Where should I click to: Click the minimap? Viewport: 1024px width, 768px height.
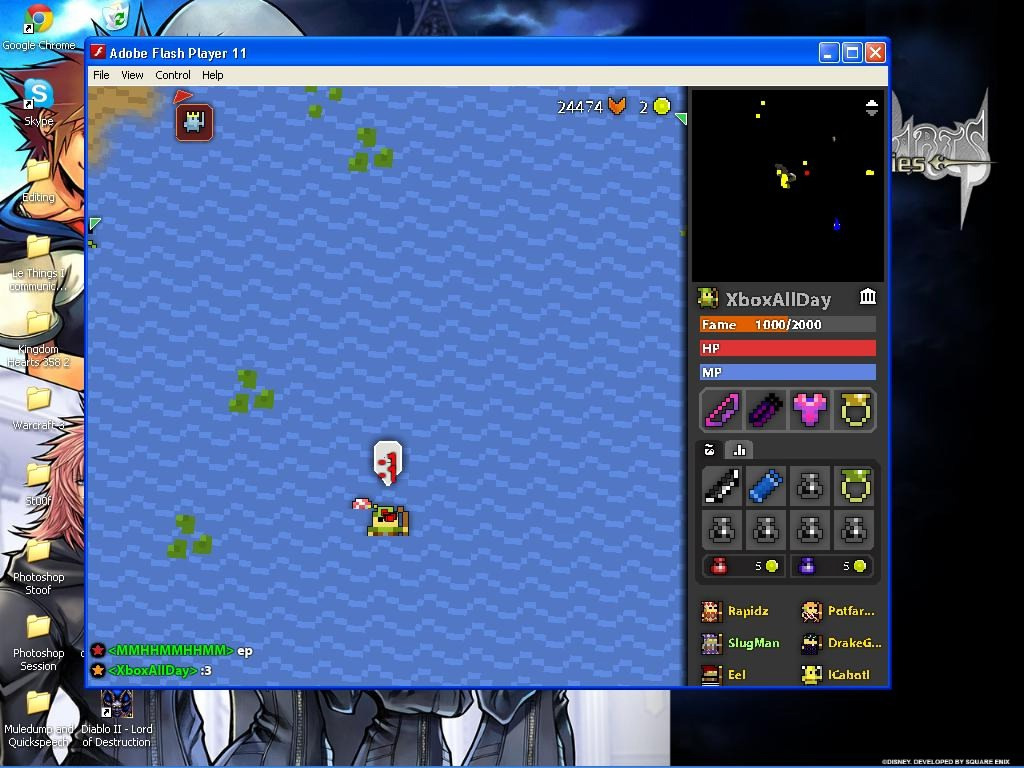tap(788, 185)
